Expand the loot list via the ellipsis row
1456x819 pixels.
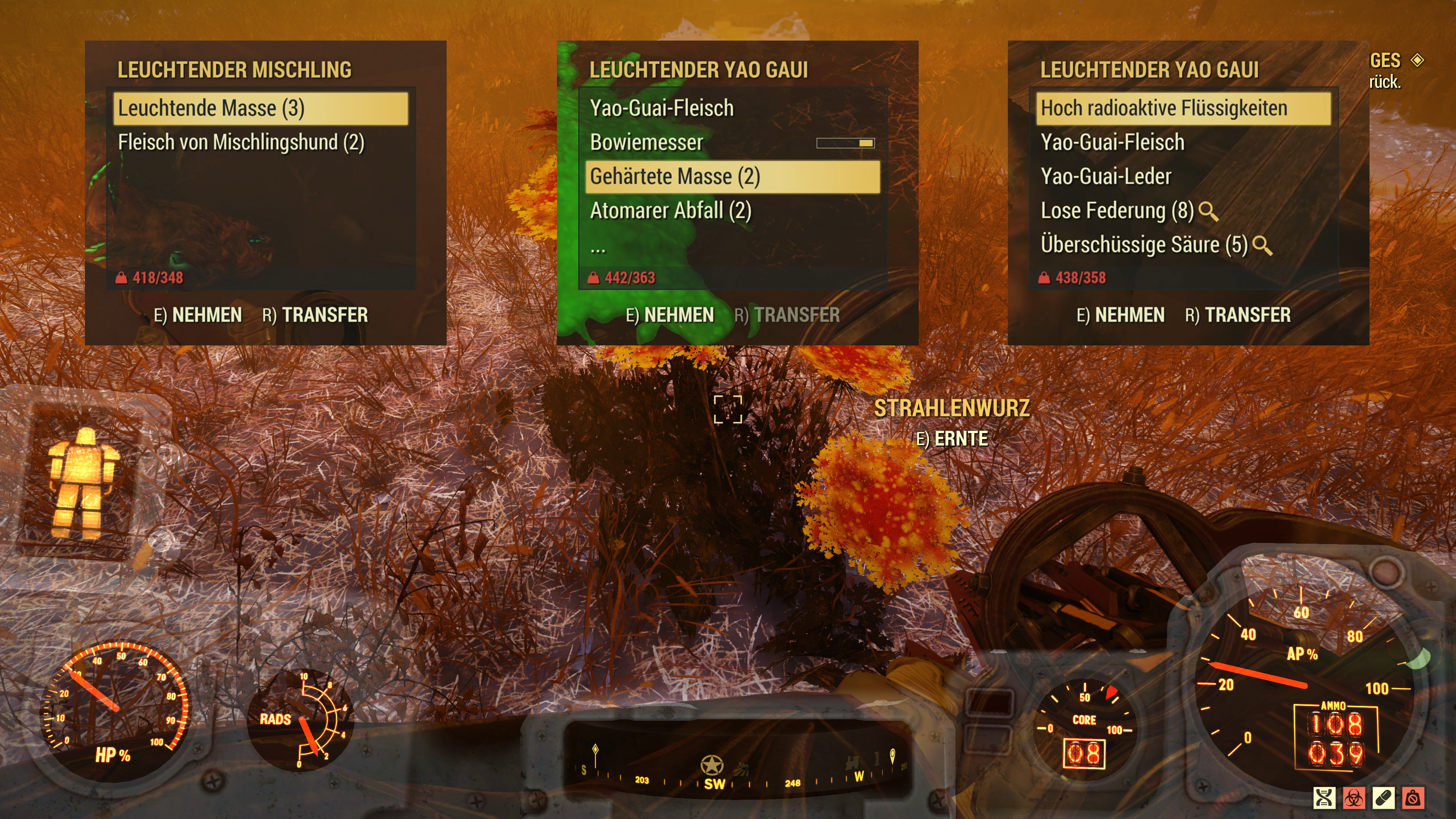point(598,246)
